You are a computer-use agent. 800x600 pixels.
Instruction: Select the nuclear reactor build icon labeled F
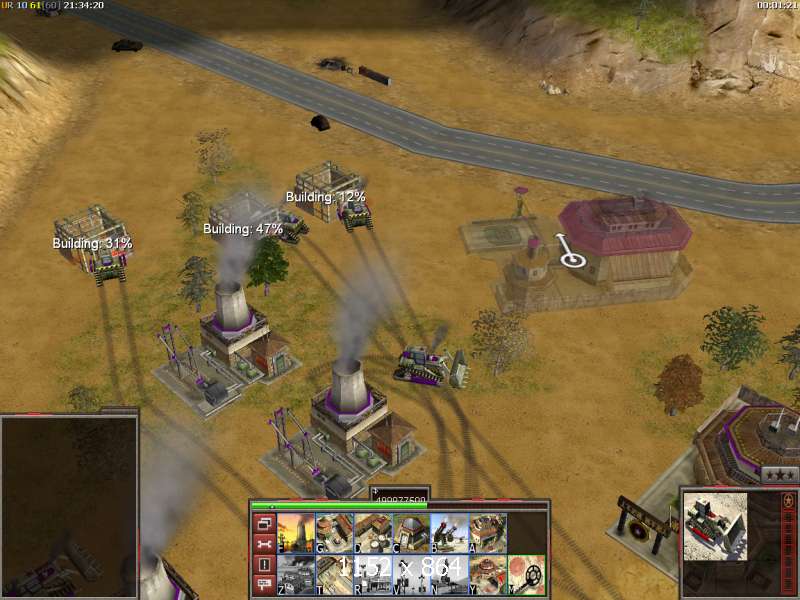tap(296, 533)
